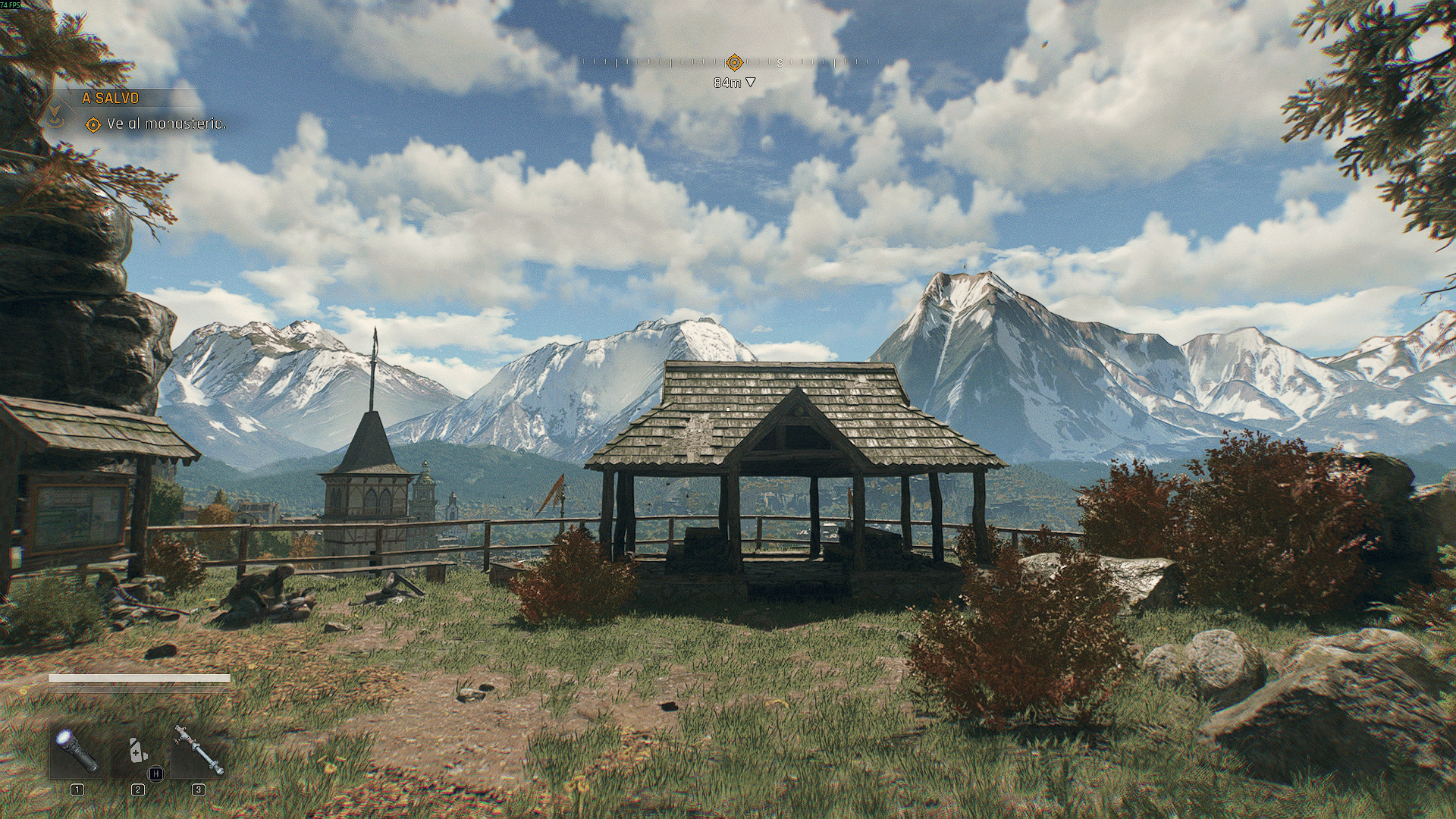Open the "A SALVO" quest tracker
This screenshot has height=819, width=1456.
tap(111, 98)
